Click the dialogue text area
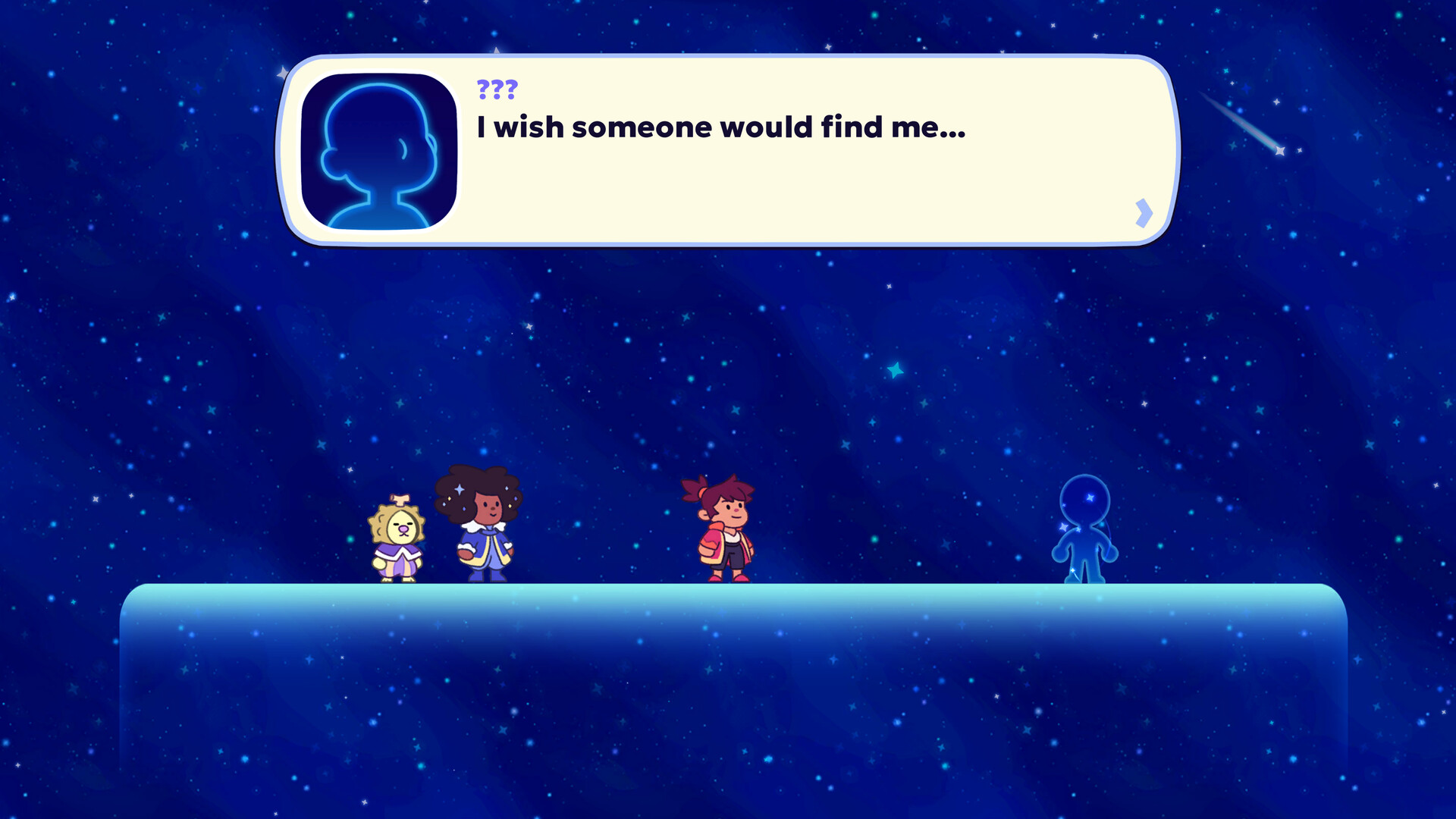The height and width of the screenshot is (819, 1456). point(720,127)
